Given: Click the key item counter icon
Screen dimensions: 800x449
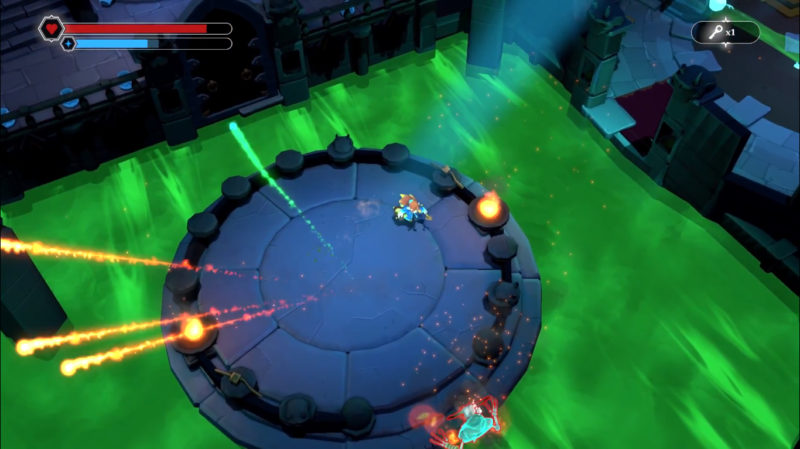Looking at the screenshot, I should 716,32.
